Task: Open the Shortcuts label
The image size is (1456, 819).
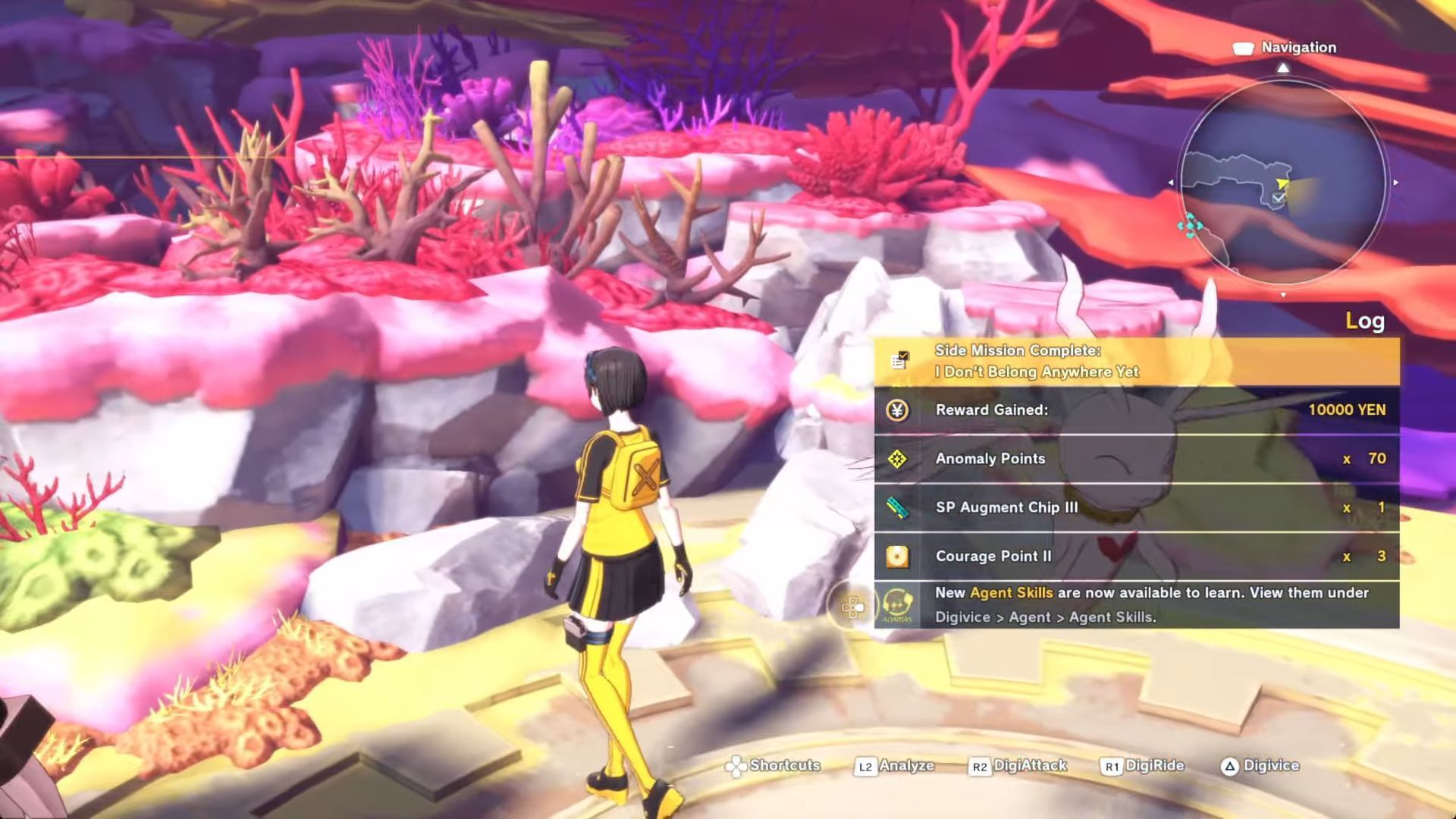Action: (x=784, y=766)
